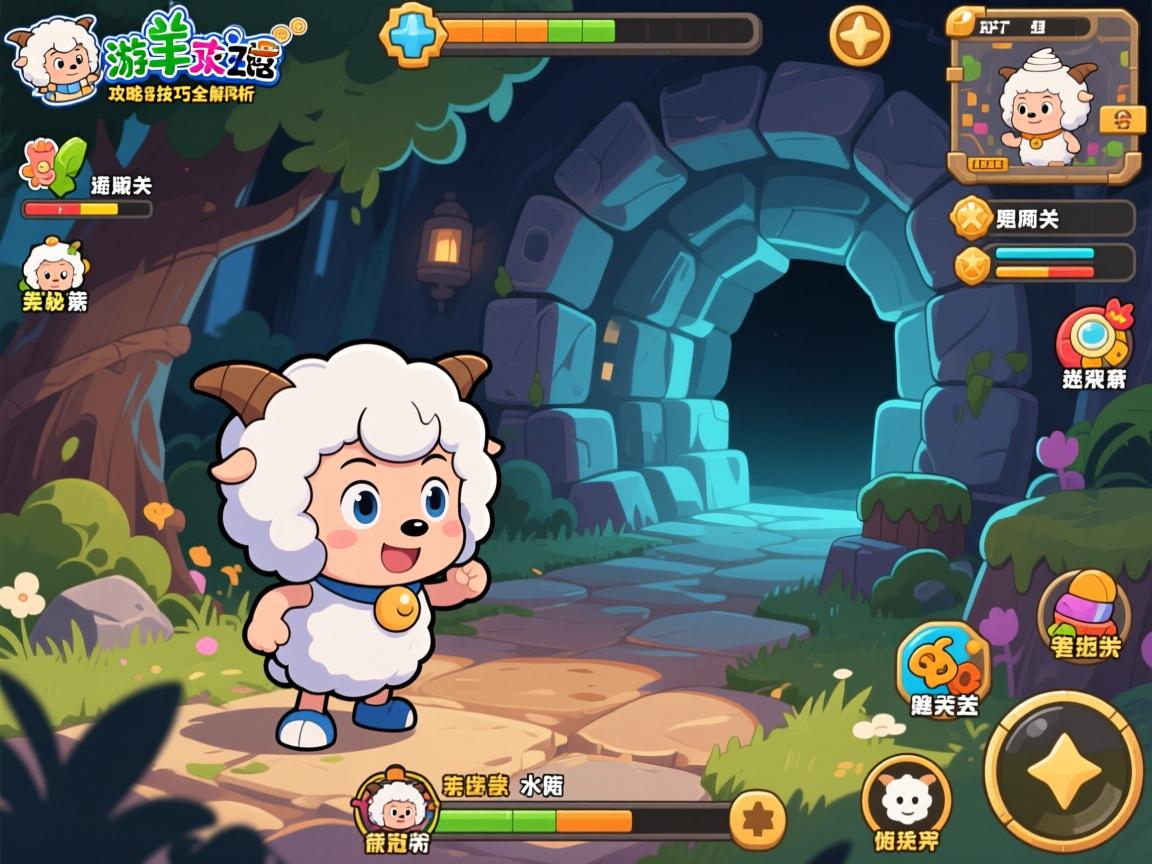Click the sheep logo avatar in corner
The width and height of the screenshot is (1152, 864).
[52, 55]
